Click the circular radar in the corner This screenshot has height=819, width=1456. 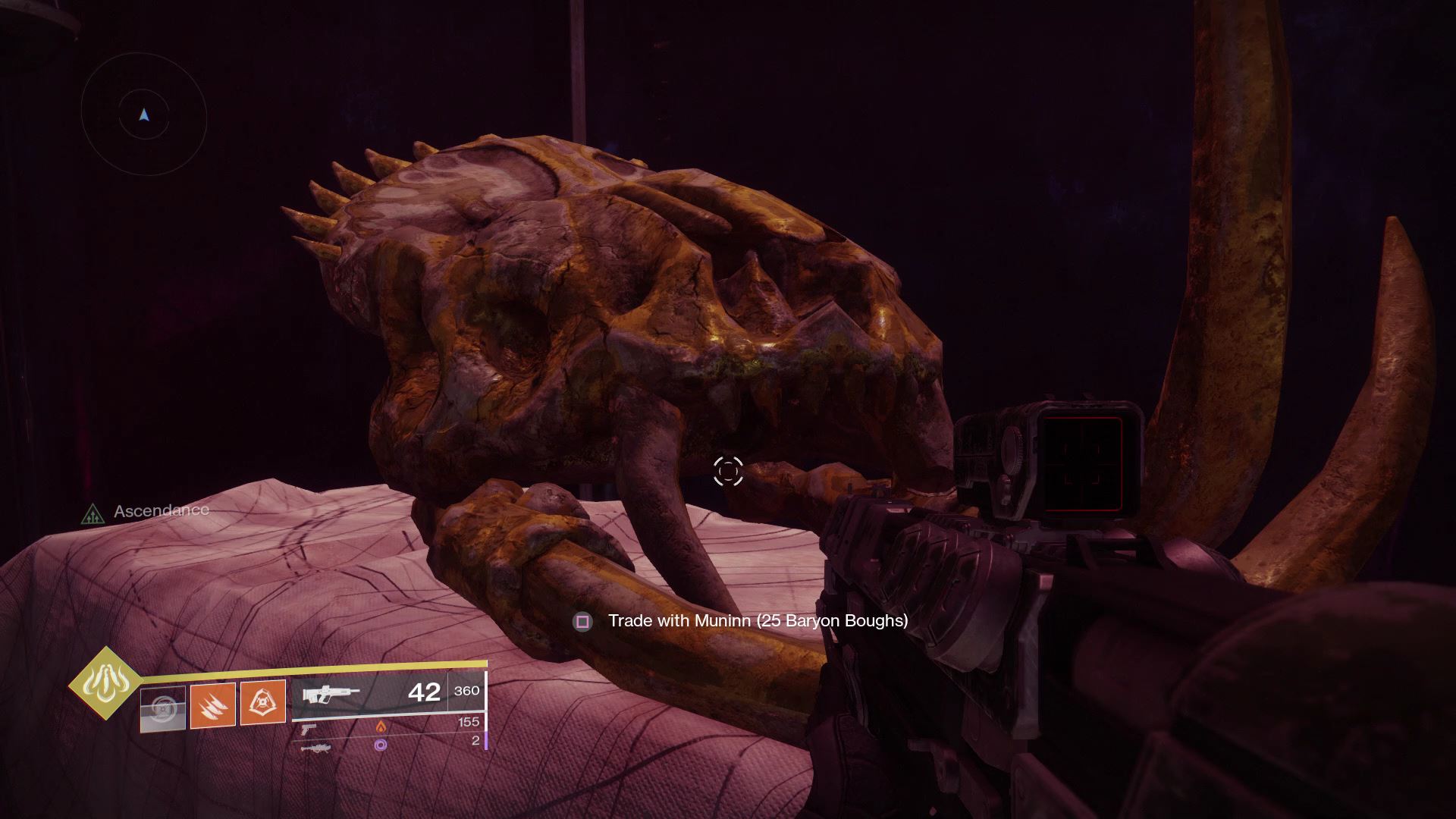pos(144,116)
